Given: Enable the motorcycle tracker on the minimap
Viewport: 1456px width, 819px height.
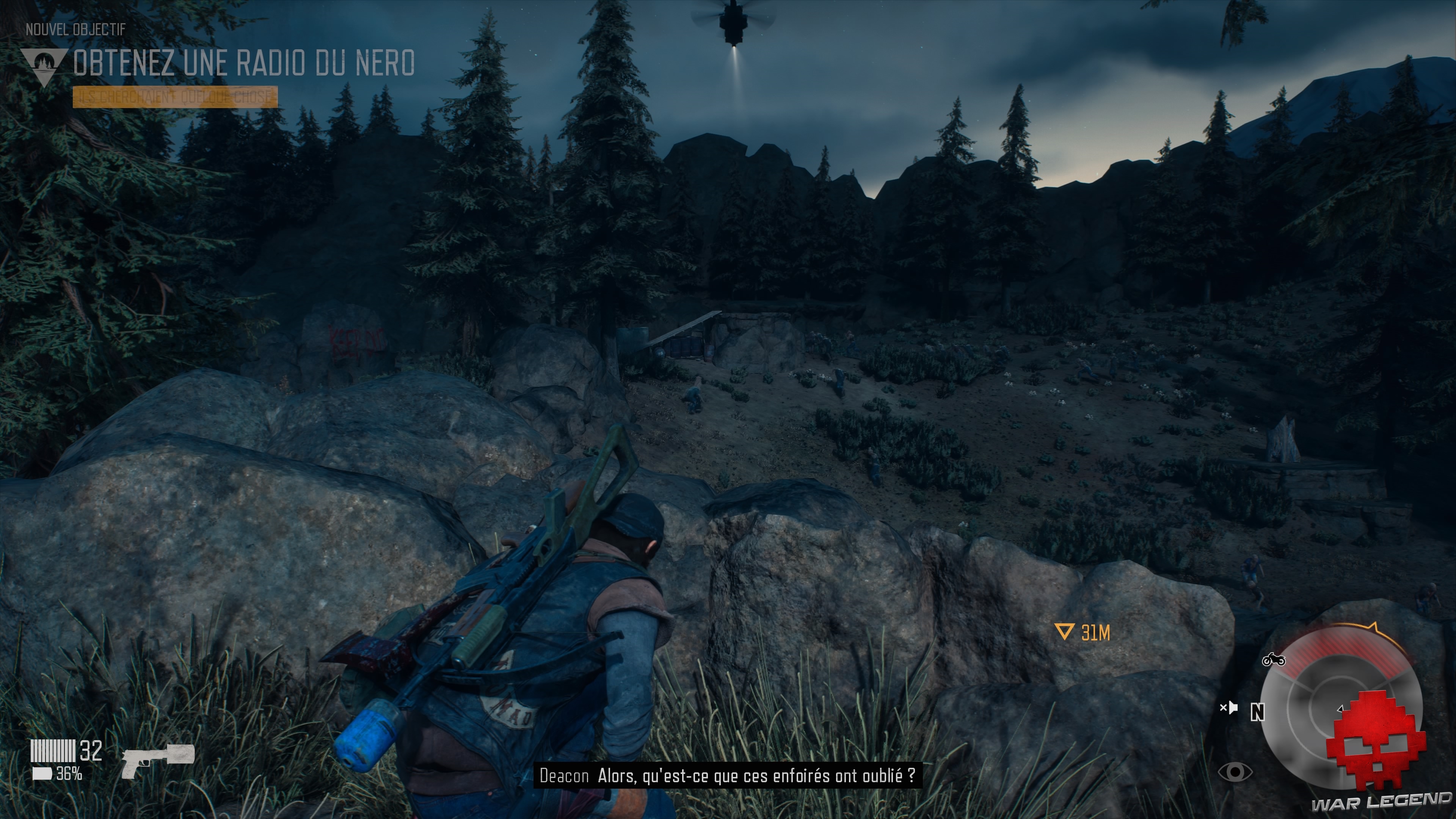Looking at the screenshot, I should pyautogui.click(x=1274, y=660).
